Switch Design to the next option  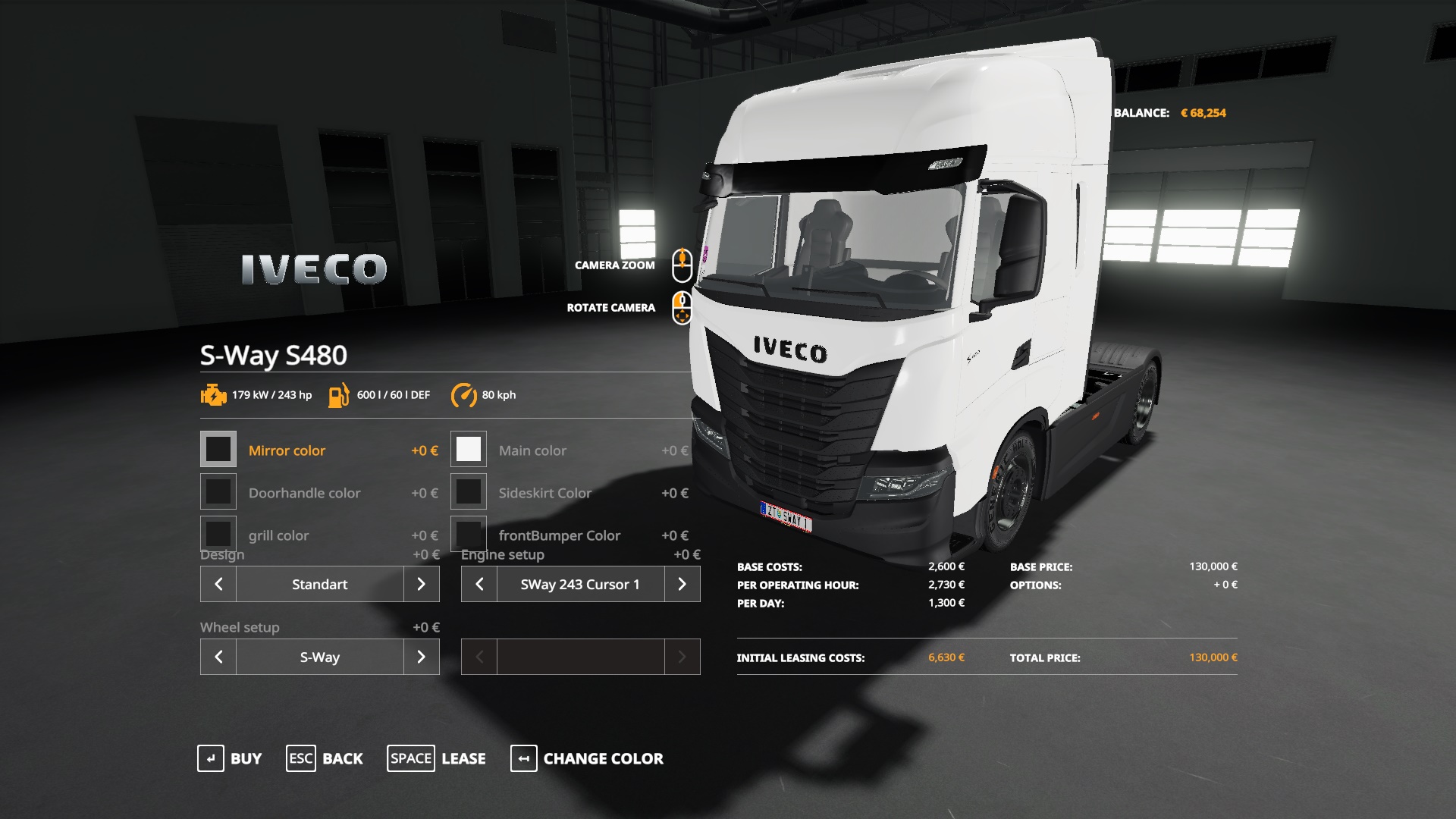point(422,584)
